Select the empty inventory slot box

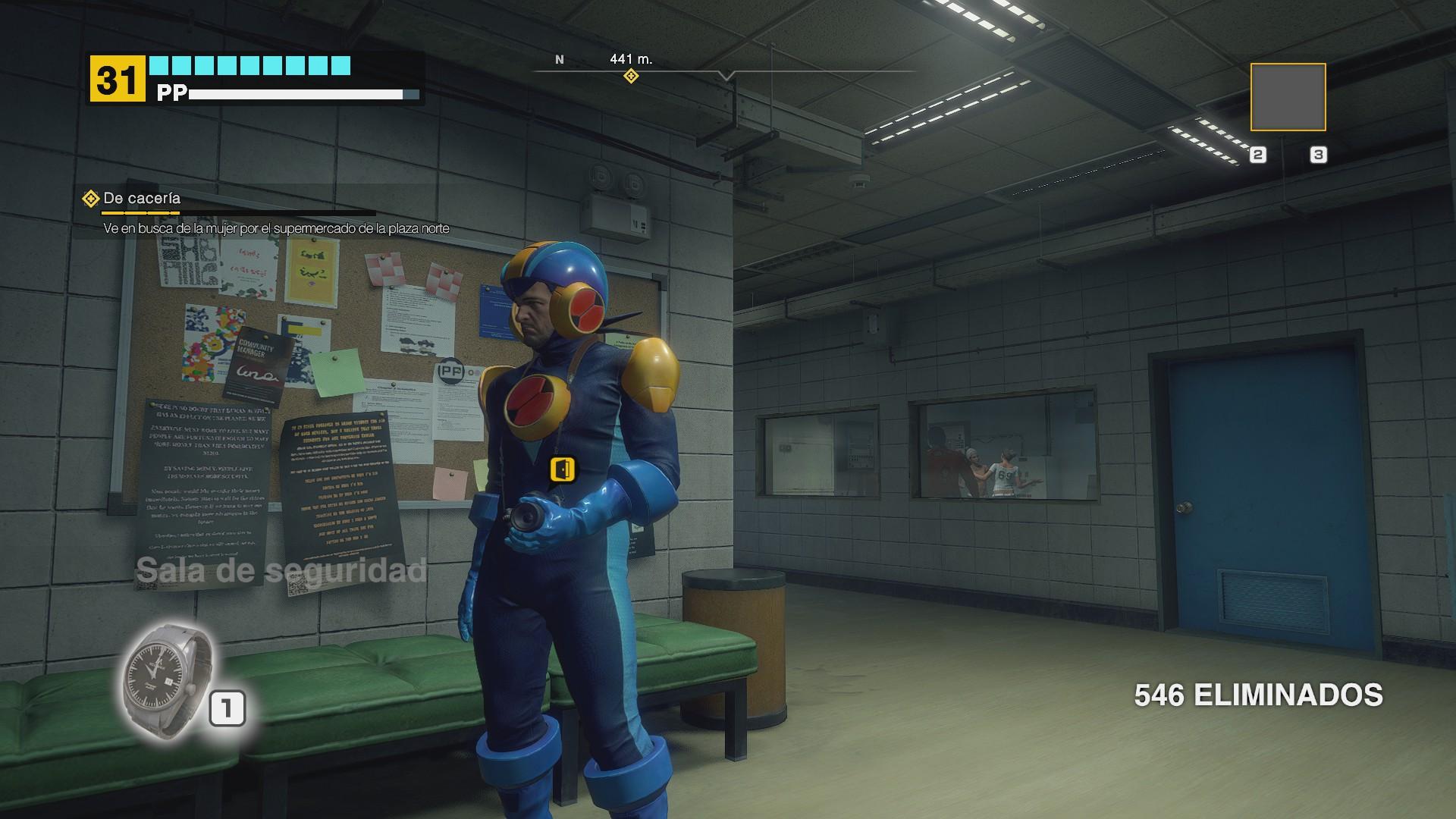coord(1288,97)
